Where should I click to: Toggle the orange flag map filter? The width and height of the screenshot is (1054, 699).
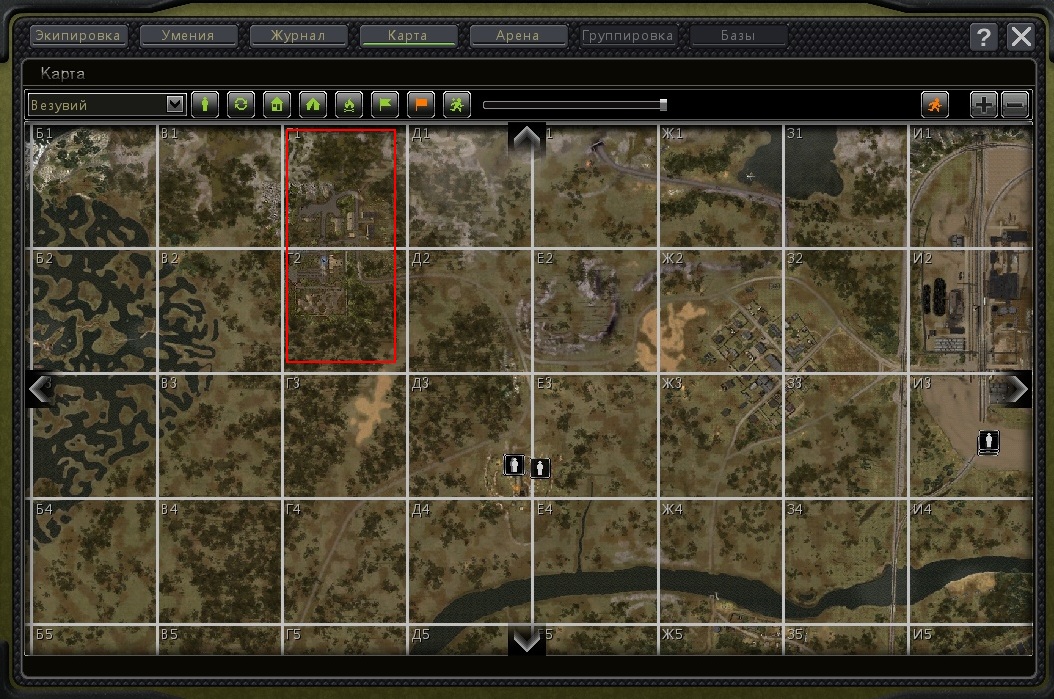pyautogui.click(x=421, y=103)
